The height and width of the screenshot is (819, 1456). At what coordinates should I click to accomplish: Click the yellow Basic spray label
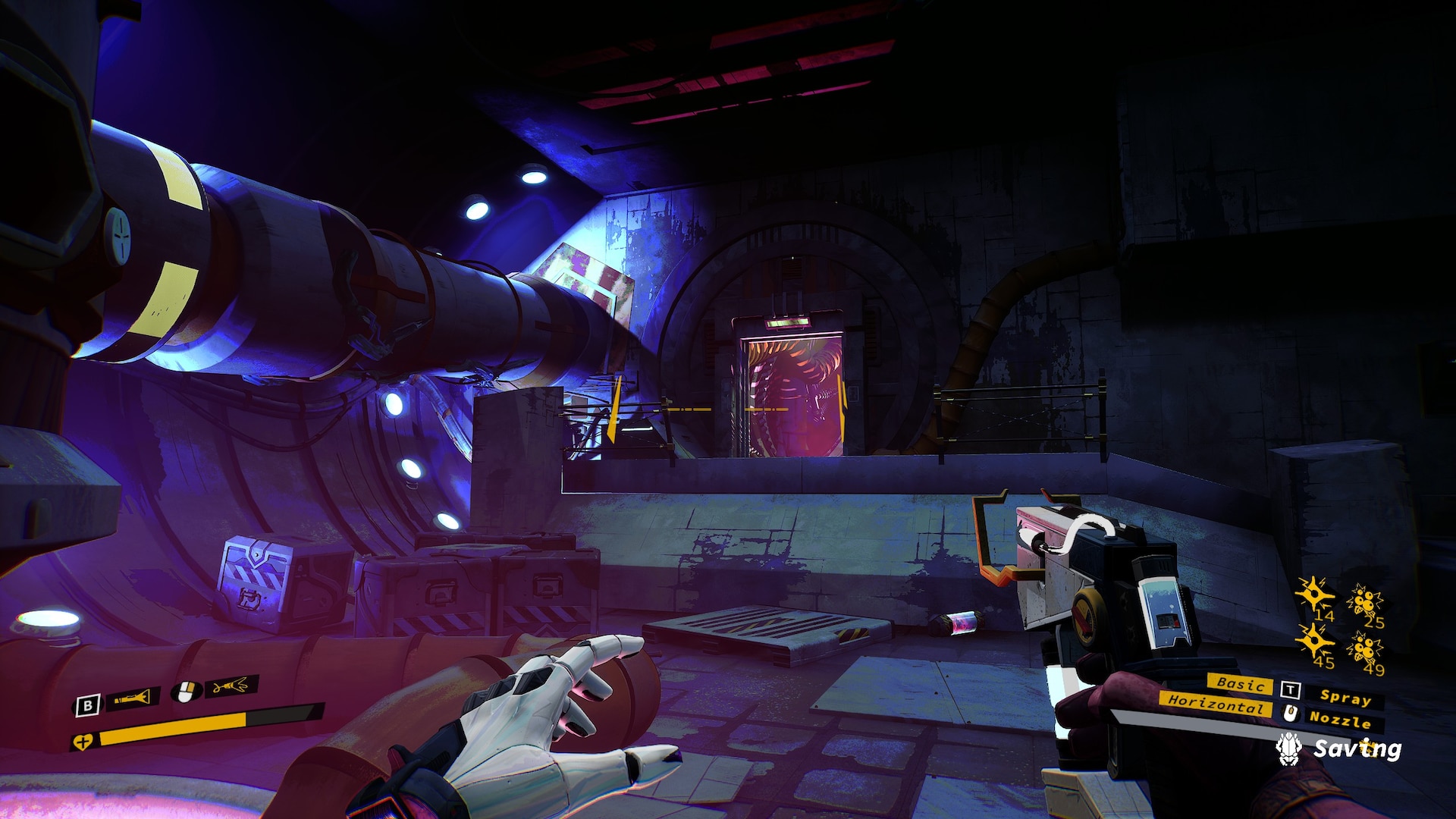tap(1240, 683)
